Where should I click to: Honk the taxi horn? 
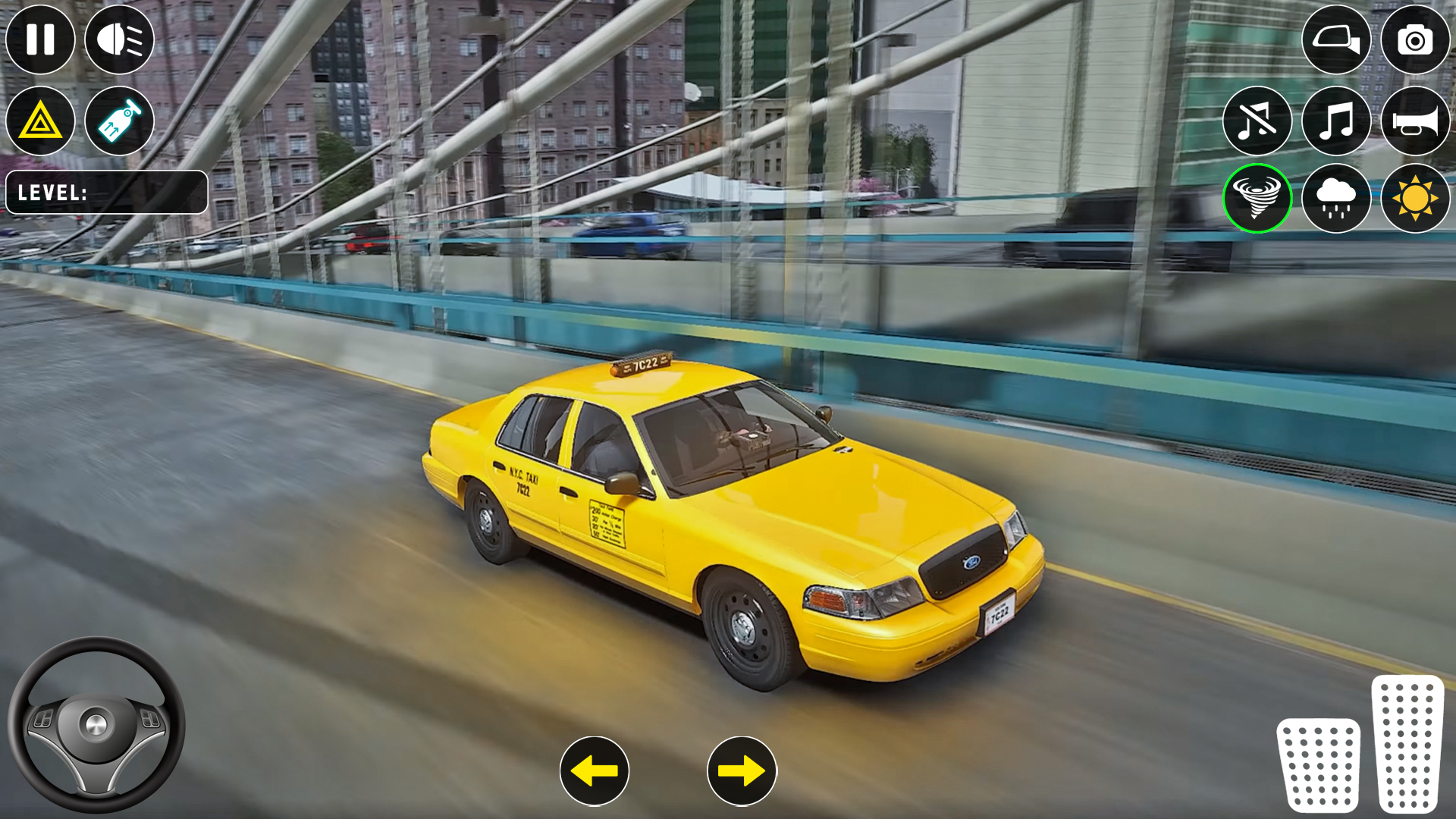tap(1415, 121)
